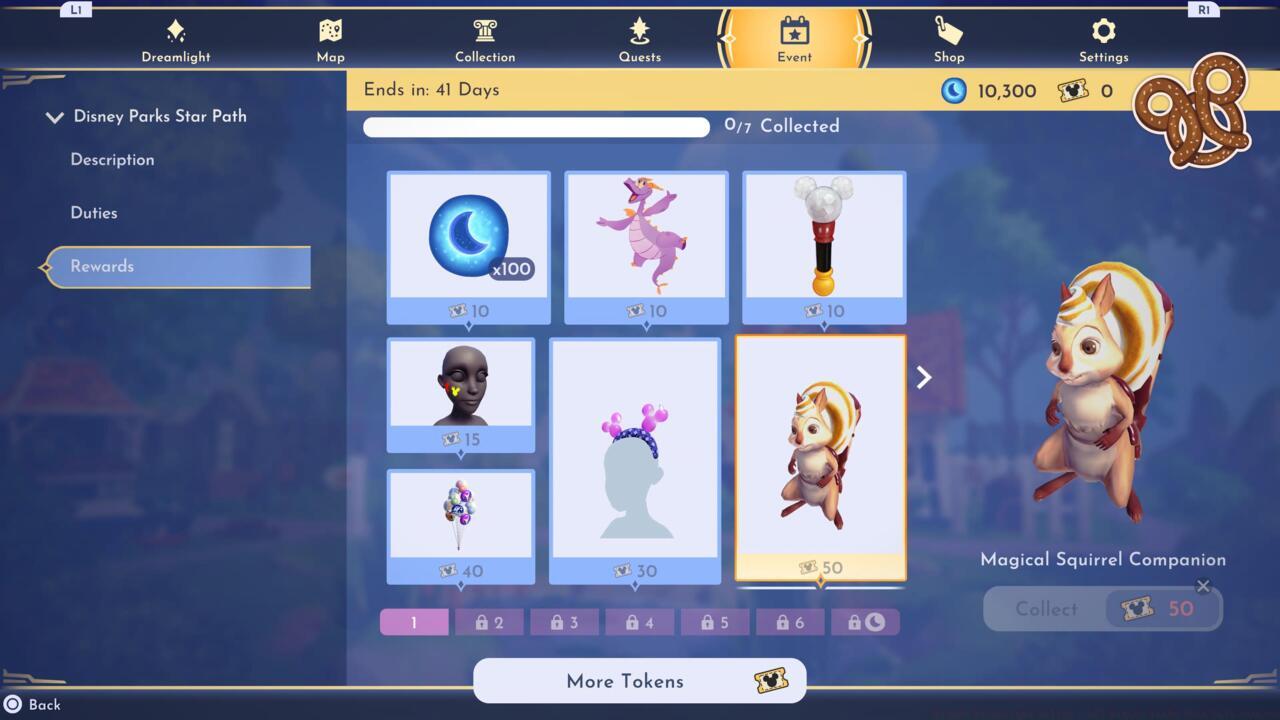Select the Magical Squirrel Companion reward
Image resolution: width=1280 pixels, height=720 pixels.
click(822, 456)
